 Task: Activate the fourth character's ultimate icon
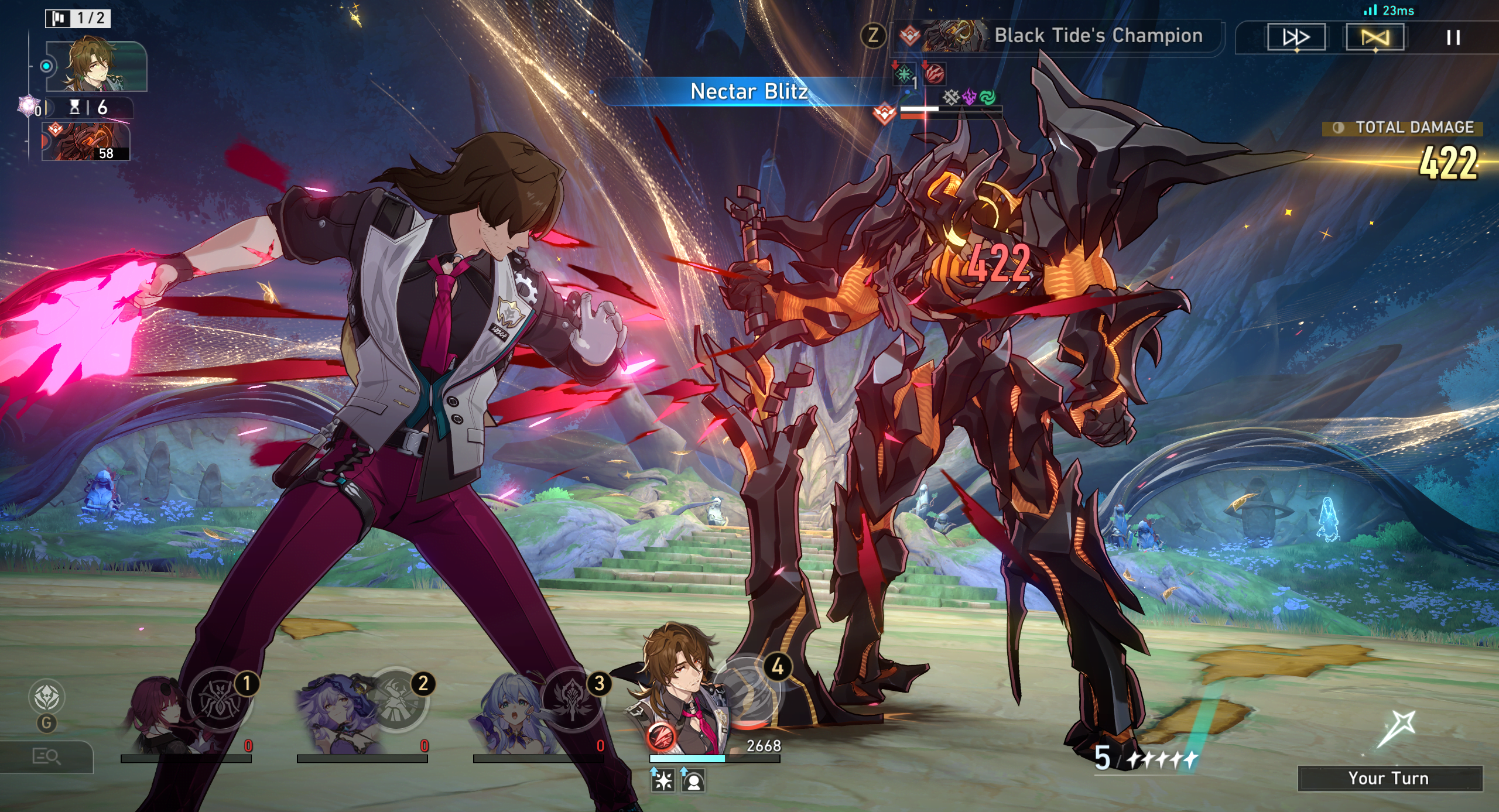pyautogui.click(x=748, y=691)
